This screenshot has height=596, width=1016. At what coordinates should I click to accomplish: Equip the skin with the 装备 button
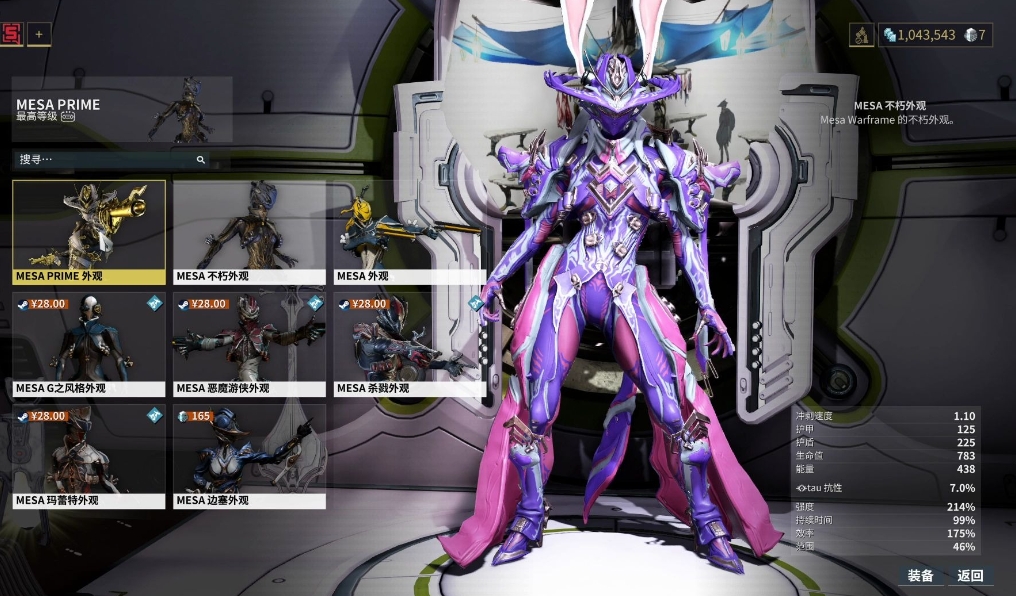(920, 575)
